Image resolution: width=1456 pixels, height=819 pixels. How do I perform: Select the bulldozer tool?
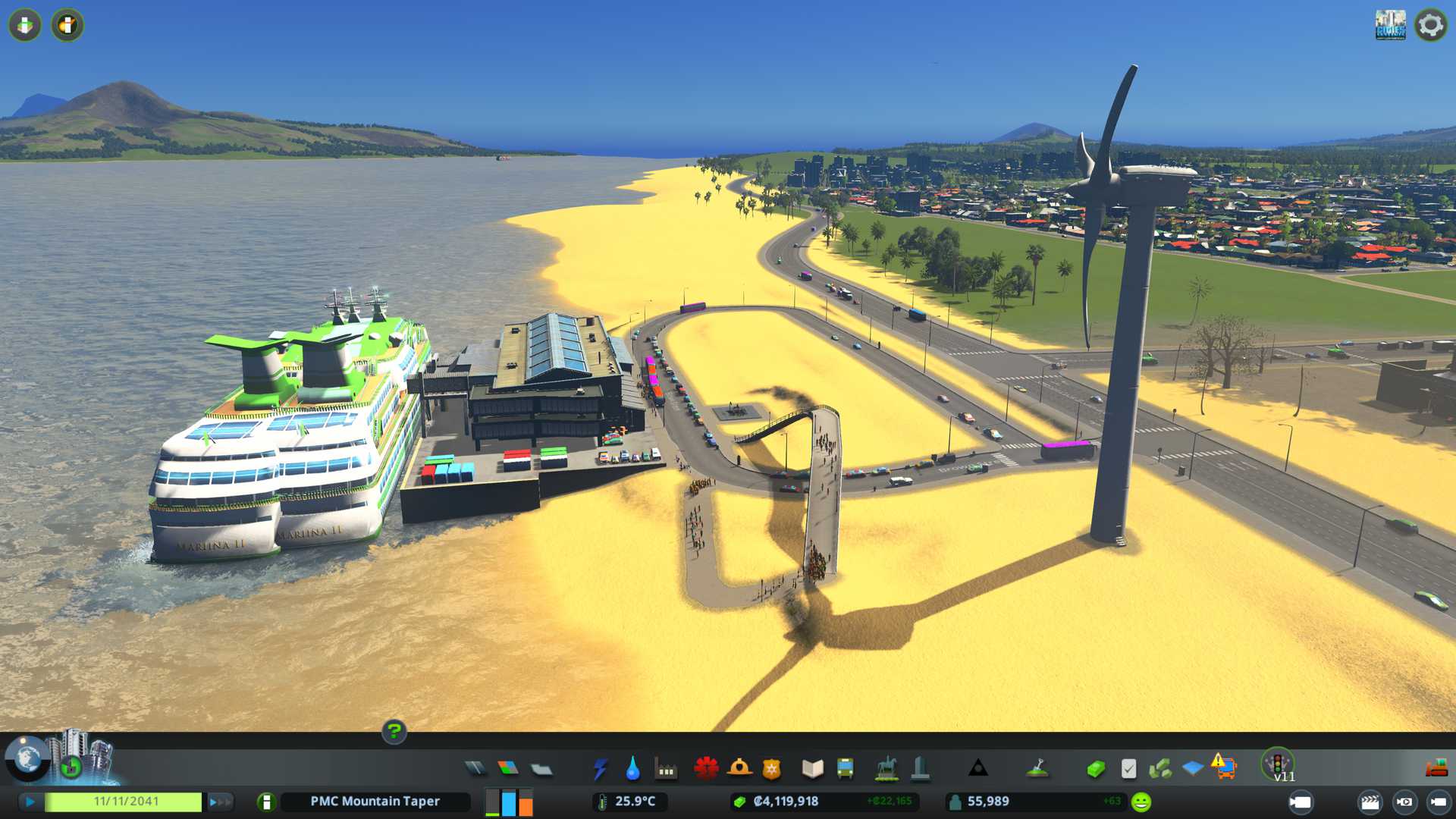(1436, 769)
